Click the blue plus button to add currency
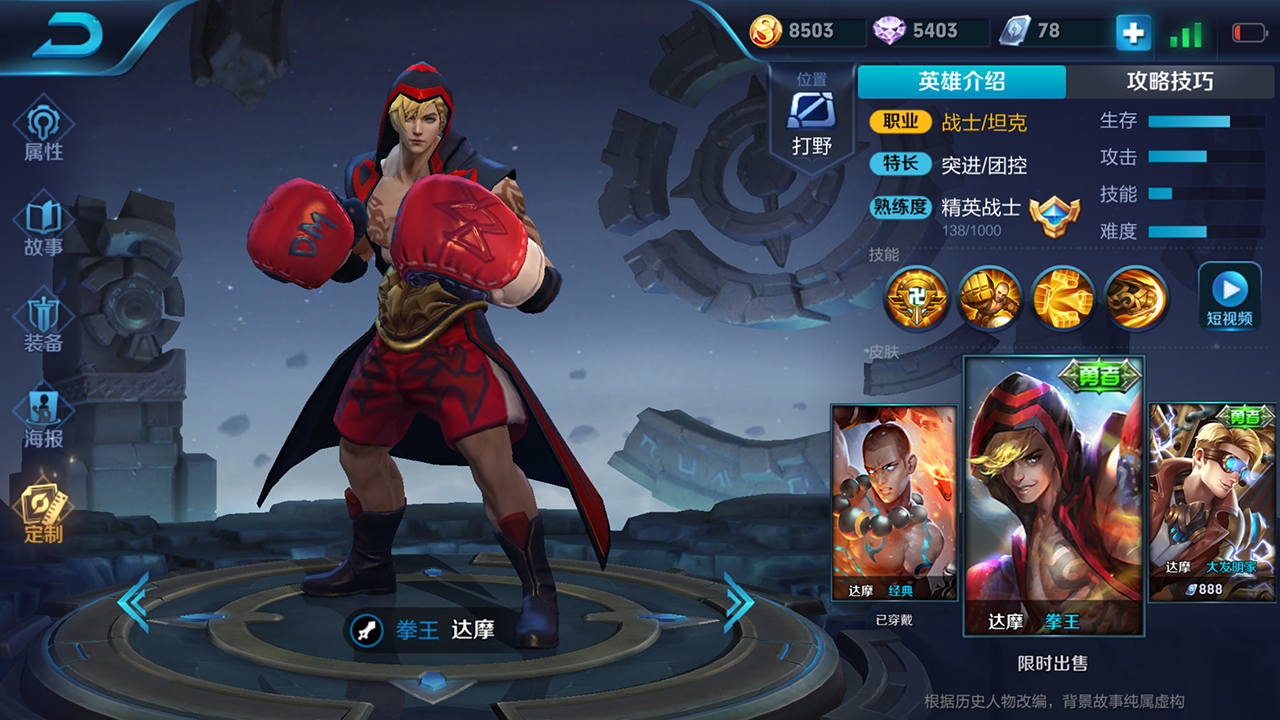This screenshot has height=720, width=1280. point(1133,32)
